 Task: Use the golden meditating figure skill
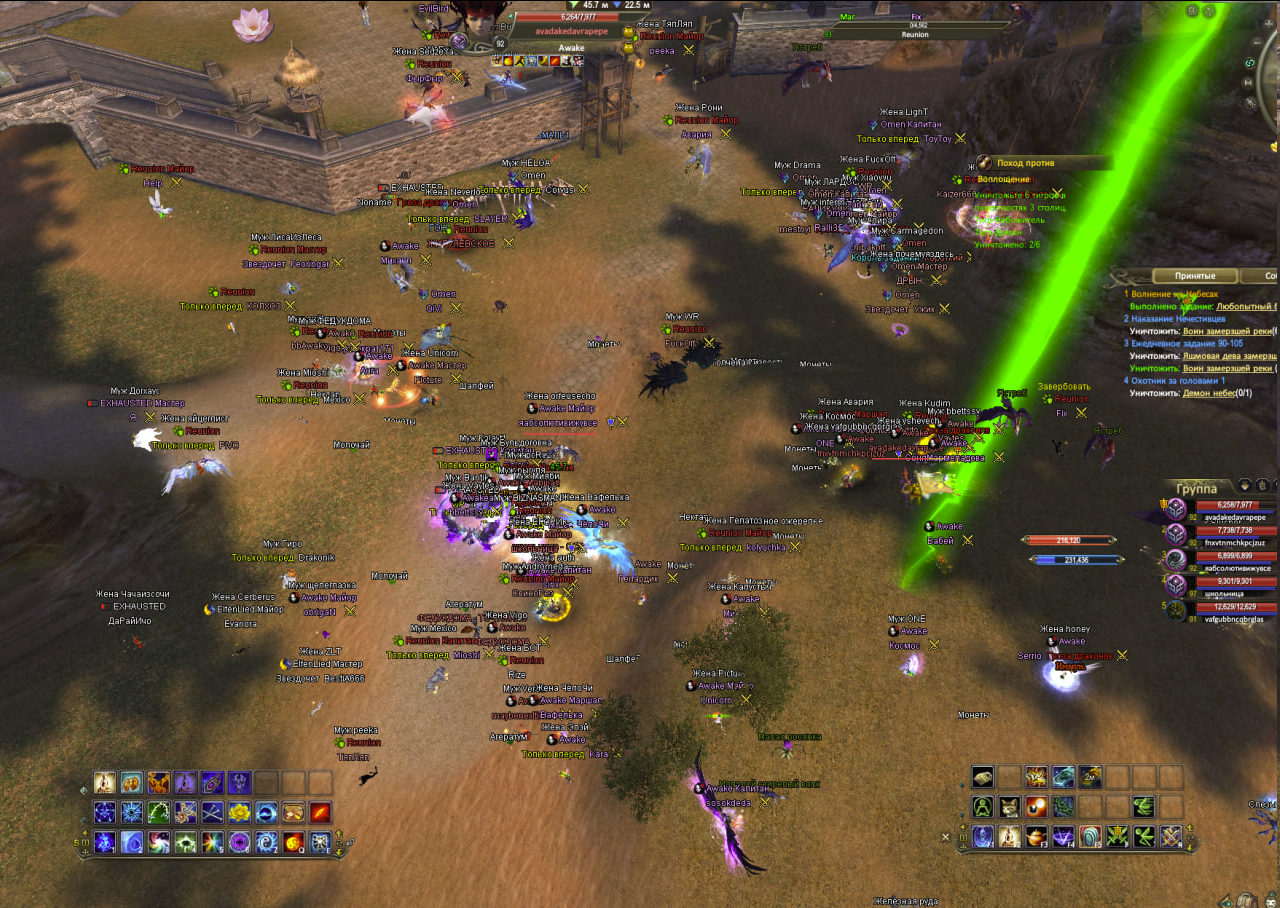tap(105, 782)
